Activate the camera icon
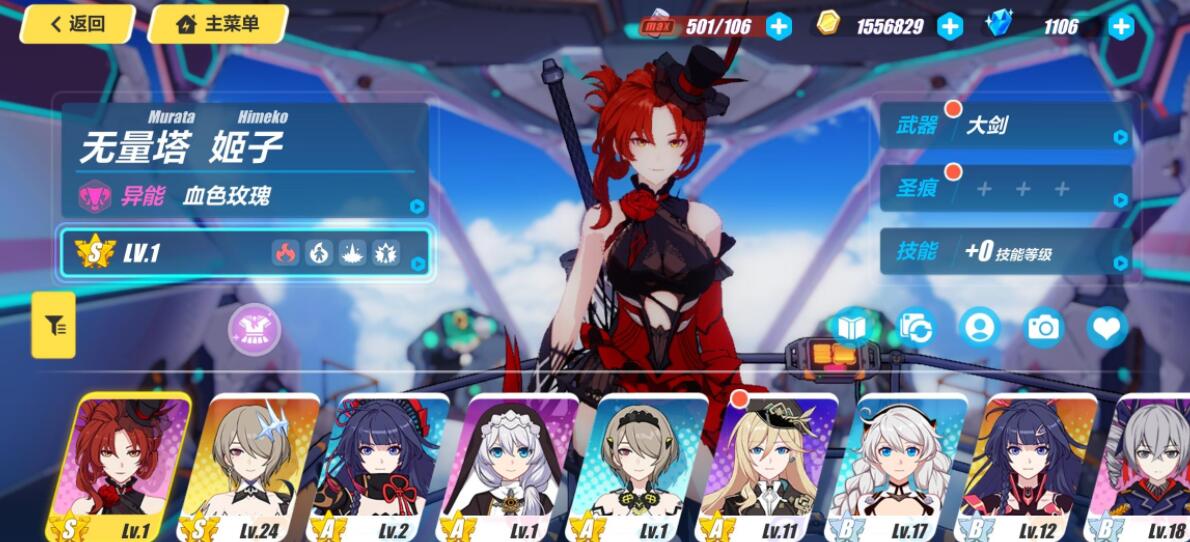 tap(1043, 328)
